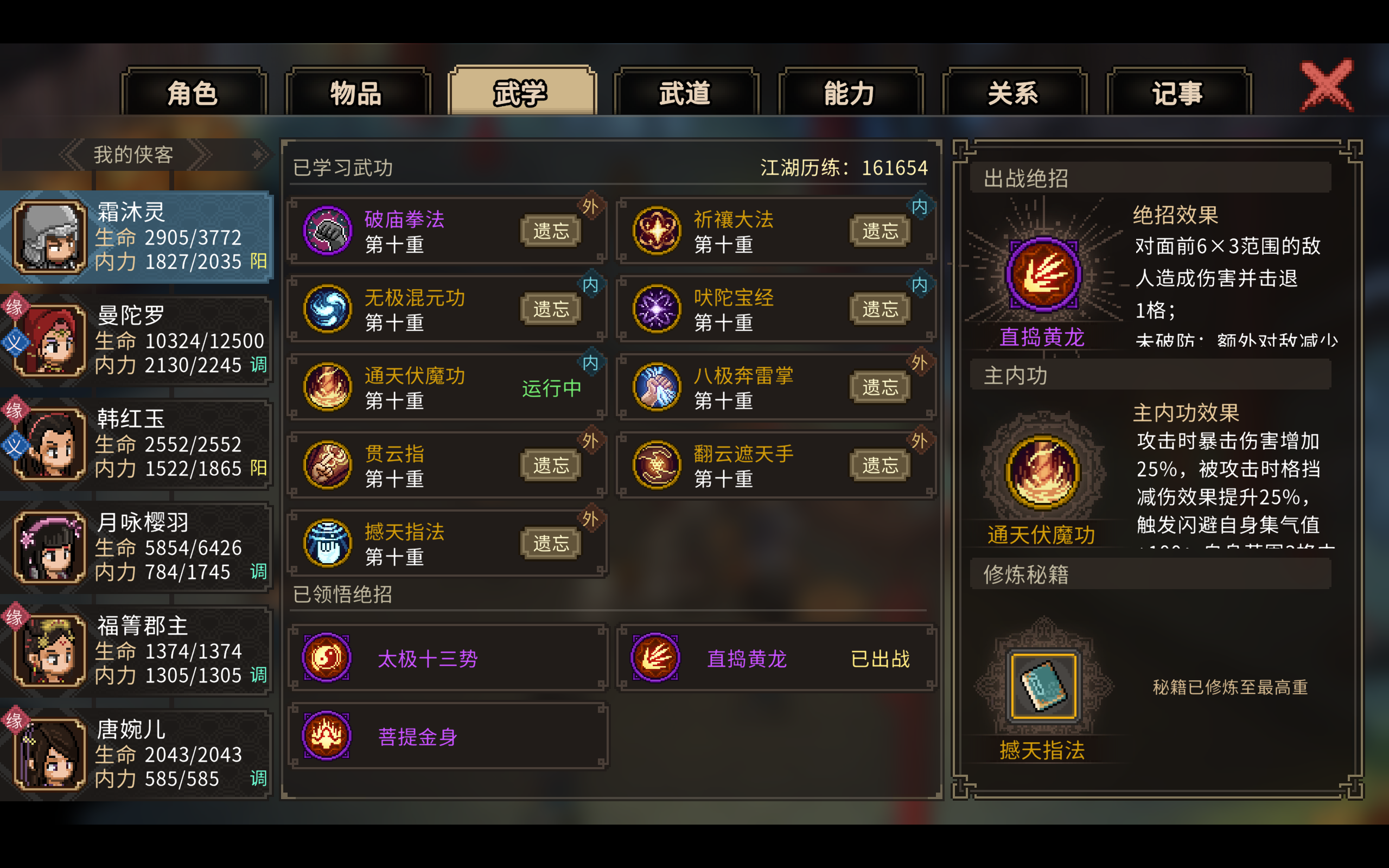The width and height of the screenshot is (1389, 868).
Task: Open the 太极十三势 ultimate skill icon
Action: coord(326,658)
